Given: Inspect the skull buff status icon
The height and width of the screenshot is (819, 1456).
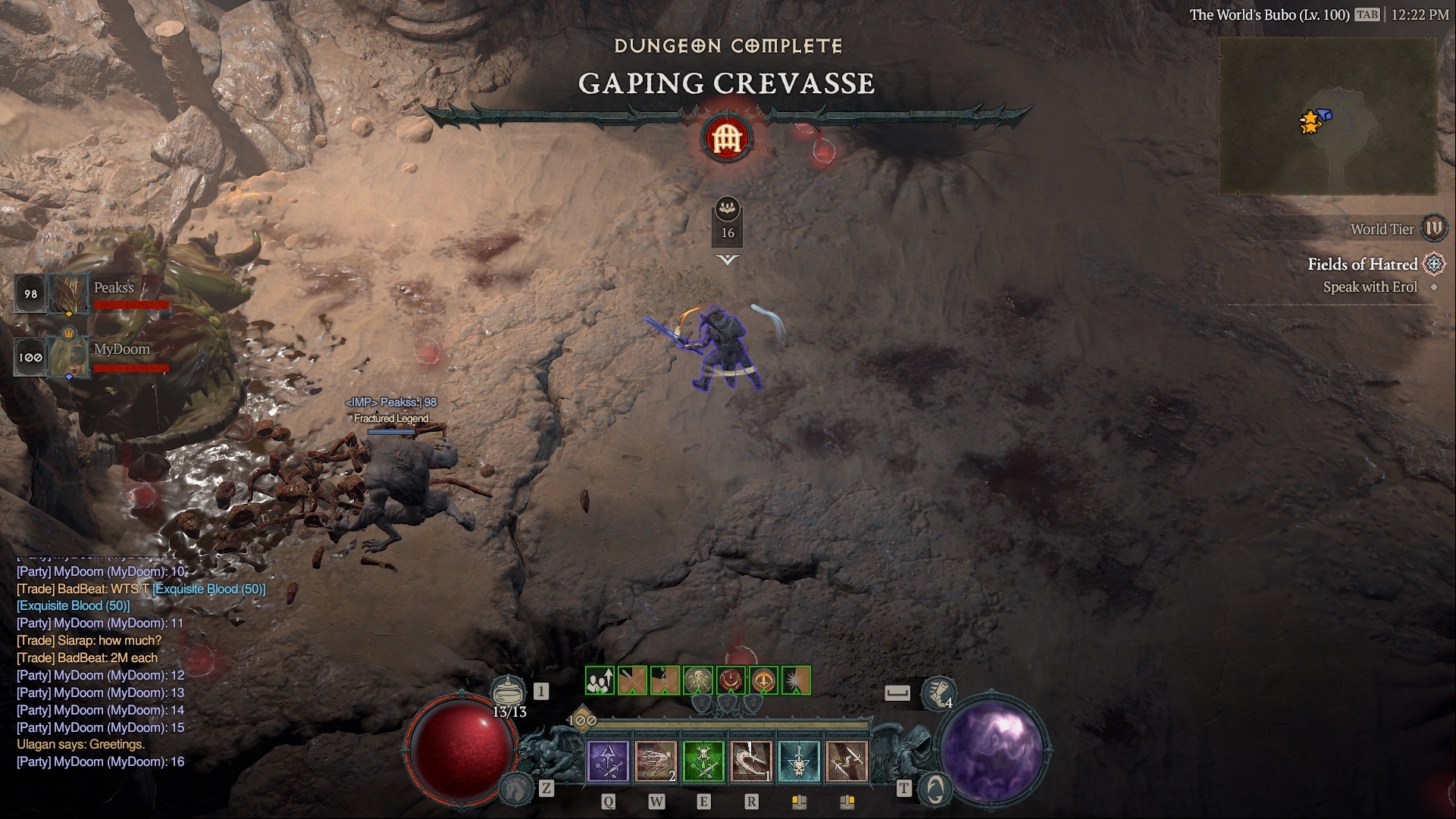Looking at the screenshot, I should pos(698,680).
